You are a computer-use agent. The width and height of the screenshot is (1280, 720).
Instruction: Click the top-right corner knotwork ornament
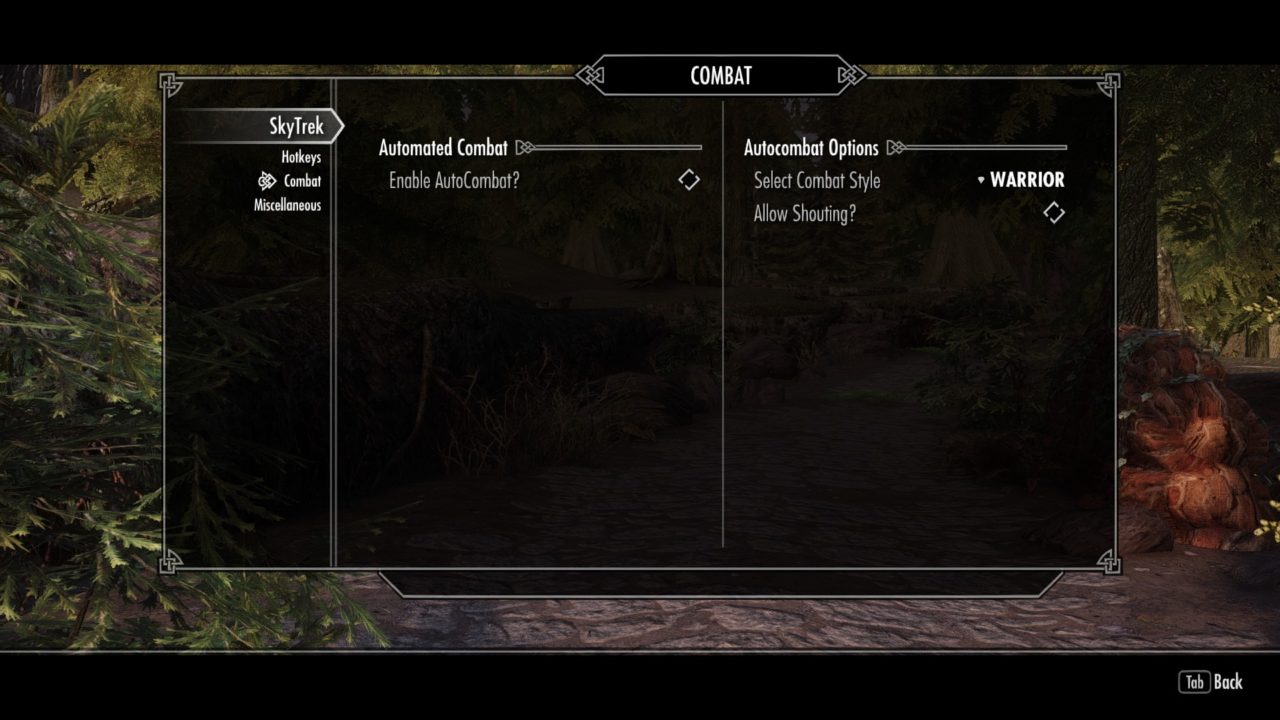[x=1108, y=84]
